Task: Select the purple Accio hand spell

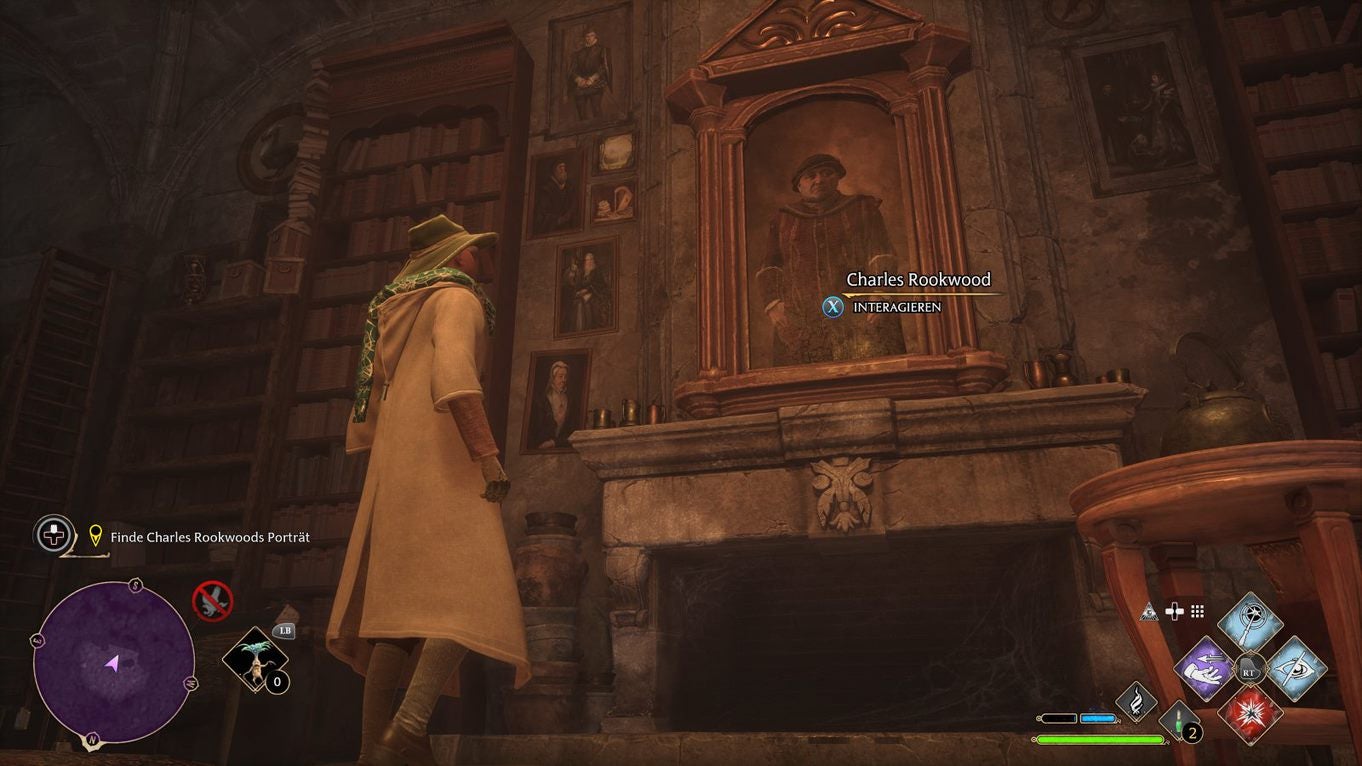Action: click(x=1205, y=670)
